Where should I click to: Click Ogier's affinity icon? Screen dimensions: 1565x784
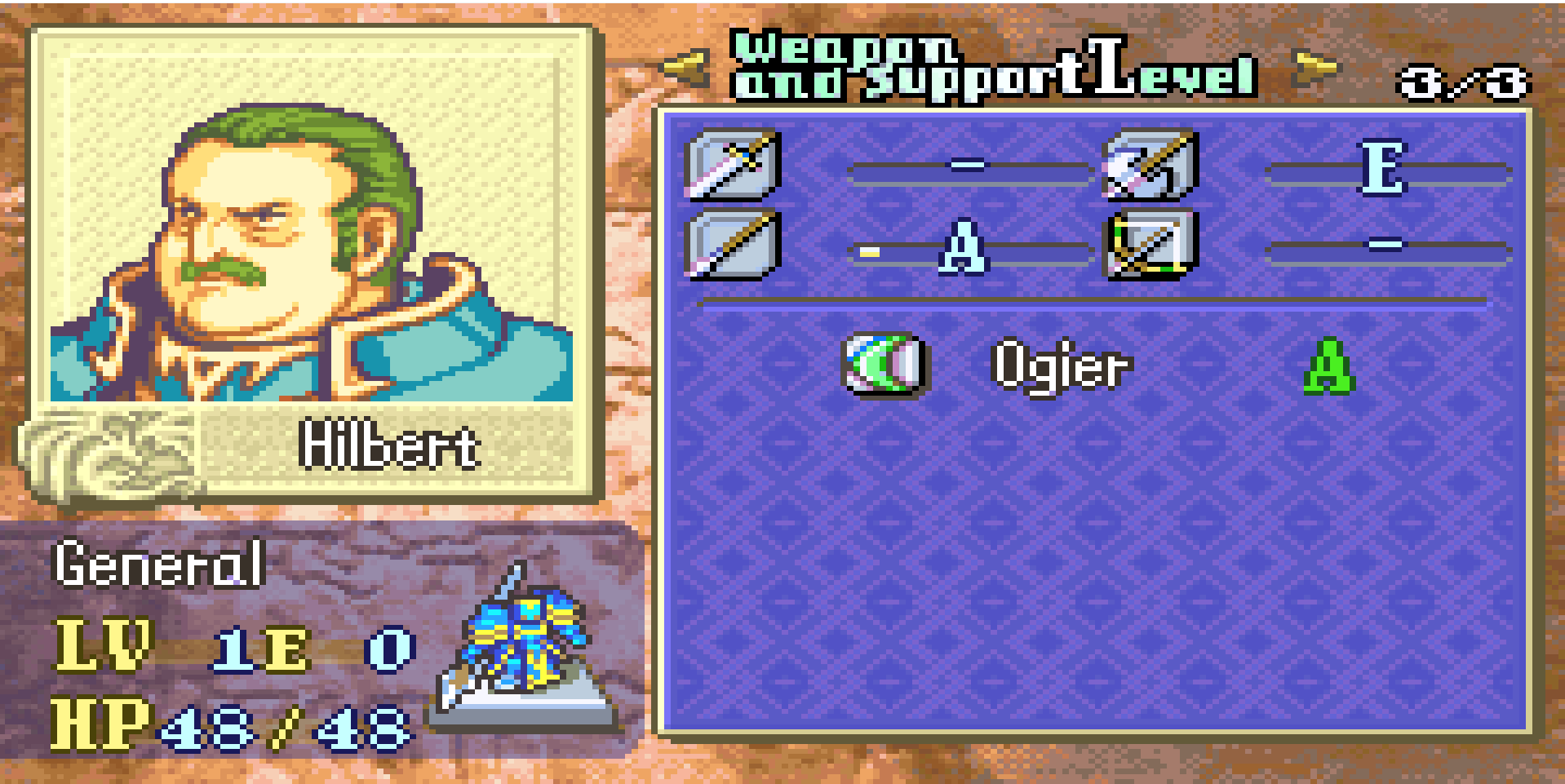[x=884, y=364]
